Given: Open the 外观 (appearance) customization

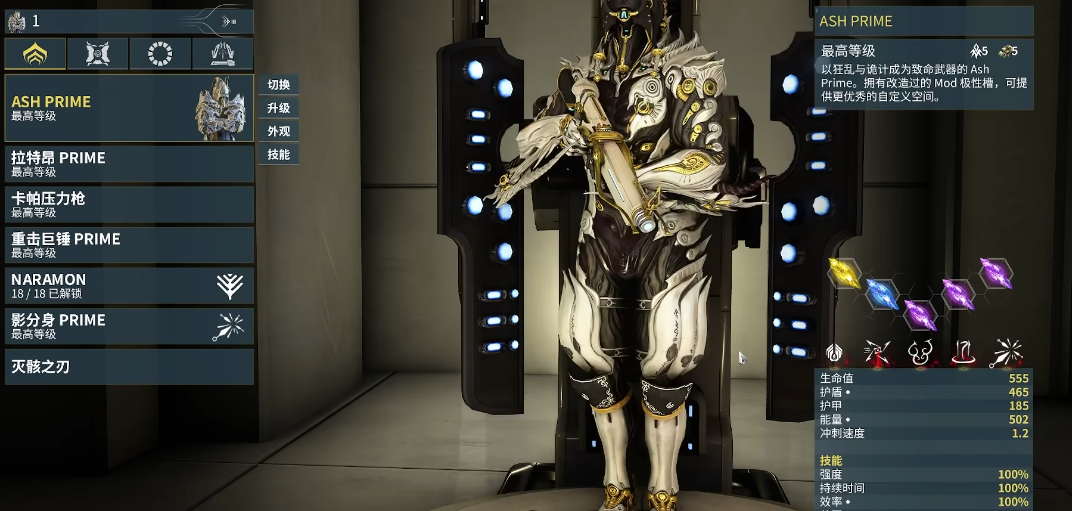Looking at the screenshot, I should tap(278, 131).
